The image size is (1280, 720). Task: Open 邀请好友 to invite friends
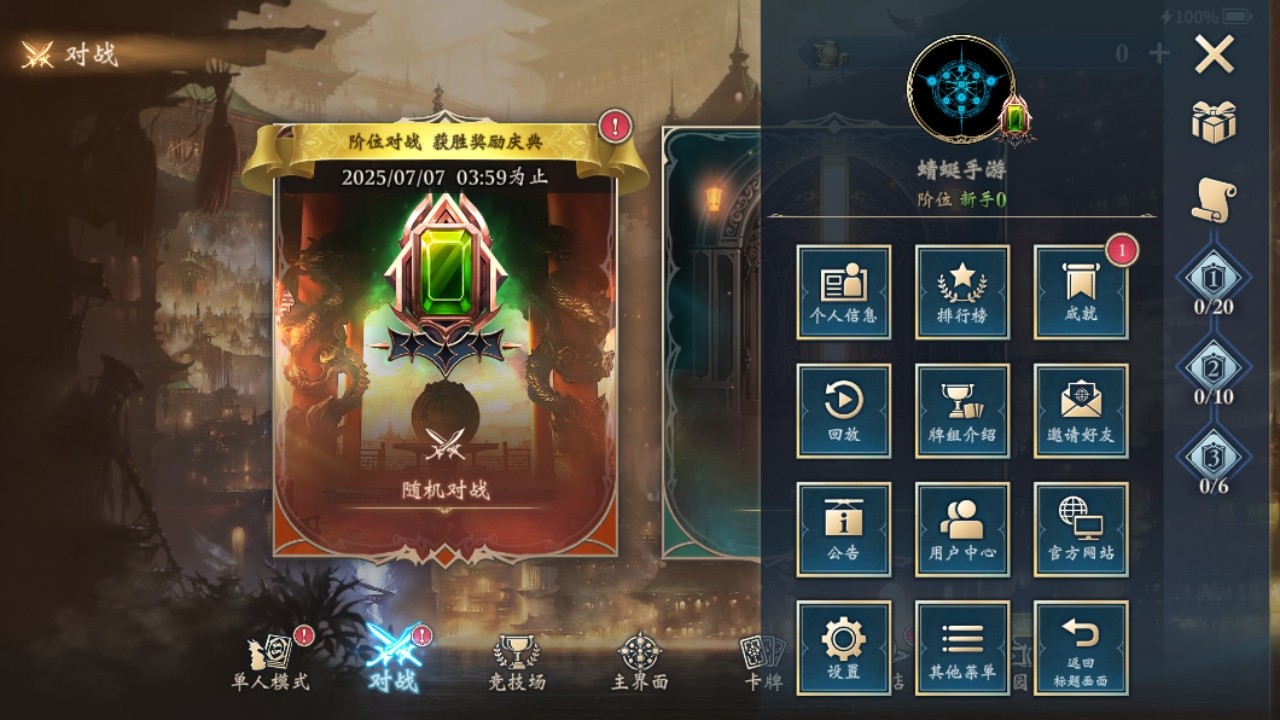click(x=1080, y=411)
